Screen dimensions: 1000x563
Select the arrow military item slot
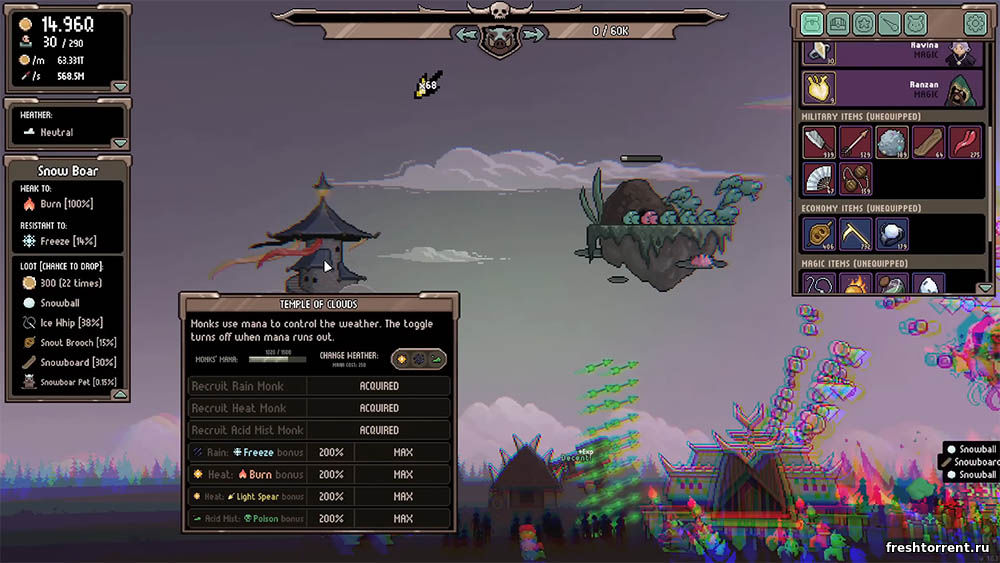(x=855, y=142)
